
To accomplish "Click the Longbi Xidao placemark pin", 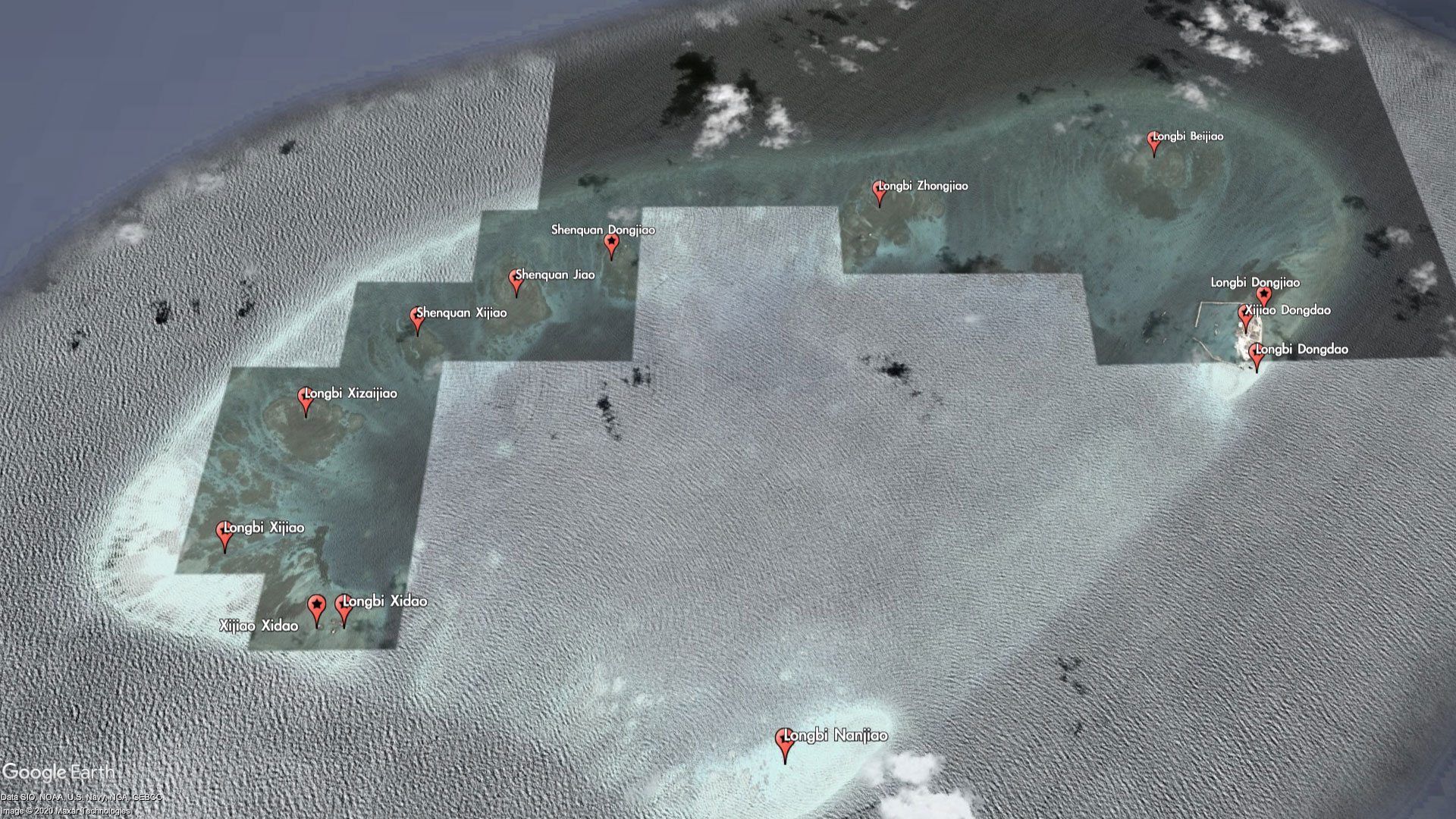I will [344, 607].
